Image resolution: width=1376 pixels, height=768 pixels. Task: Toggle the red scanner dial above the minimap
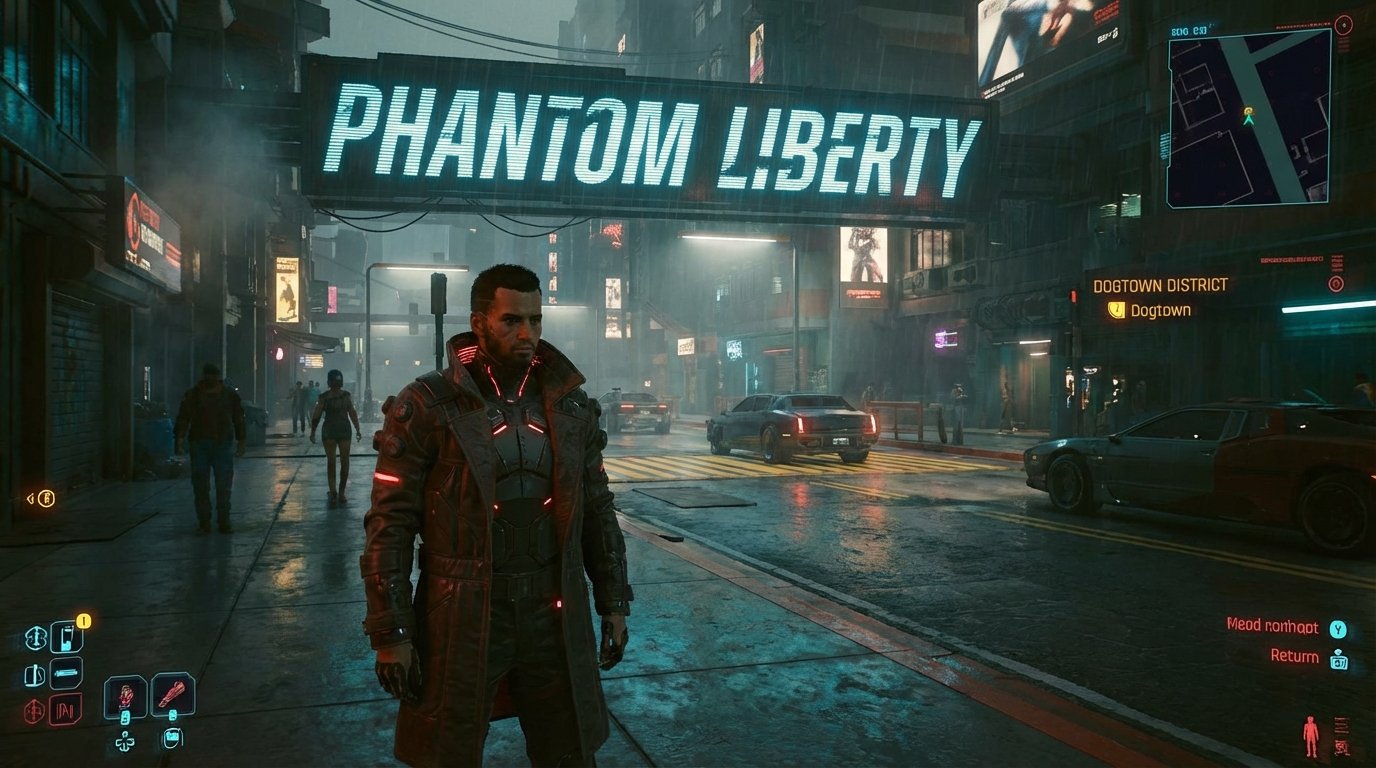(x=1343, y=25)
